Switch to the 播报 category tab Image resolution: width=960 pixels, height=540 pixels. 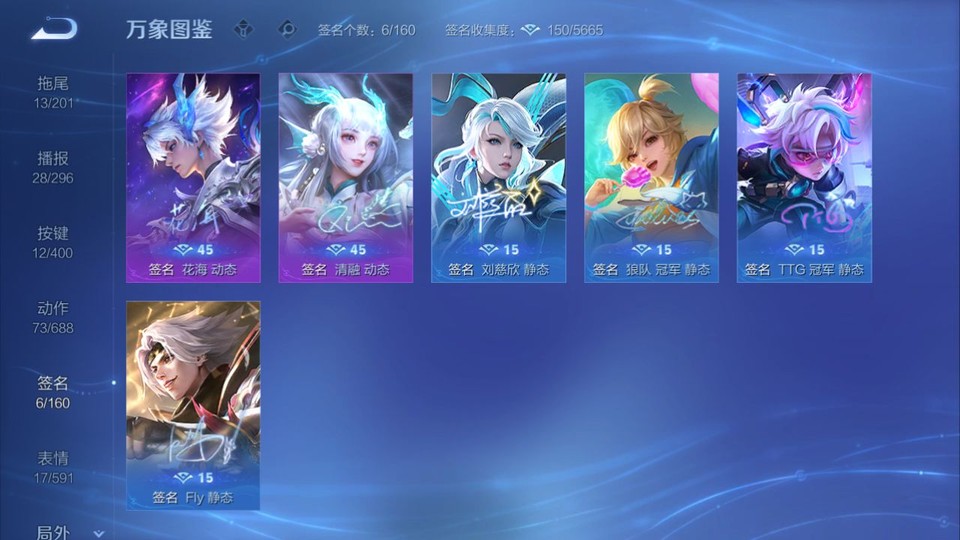54,167
